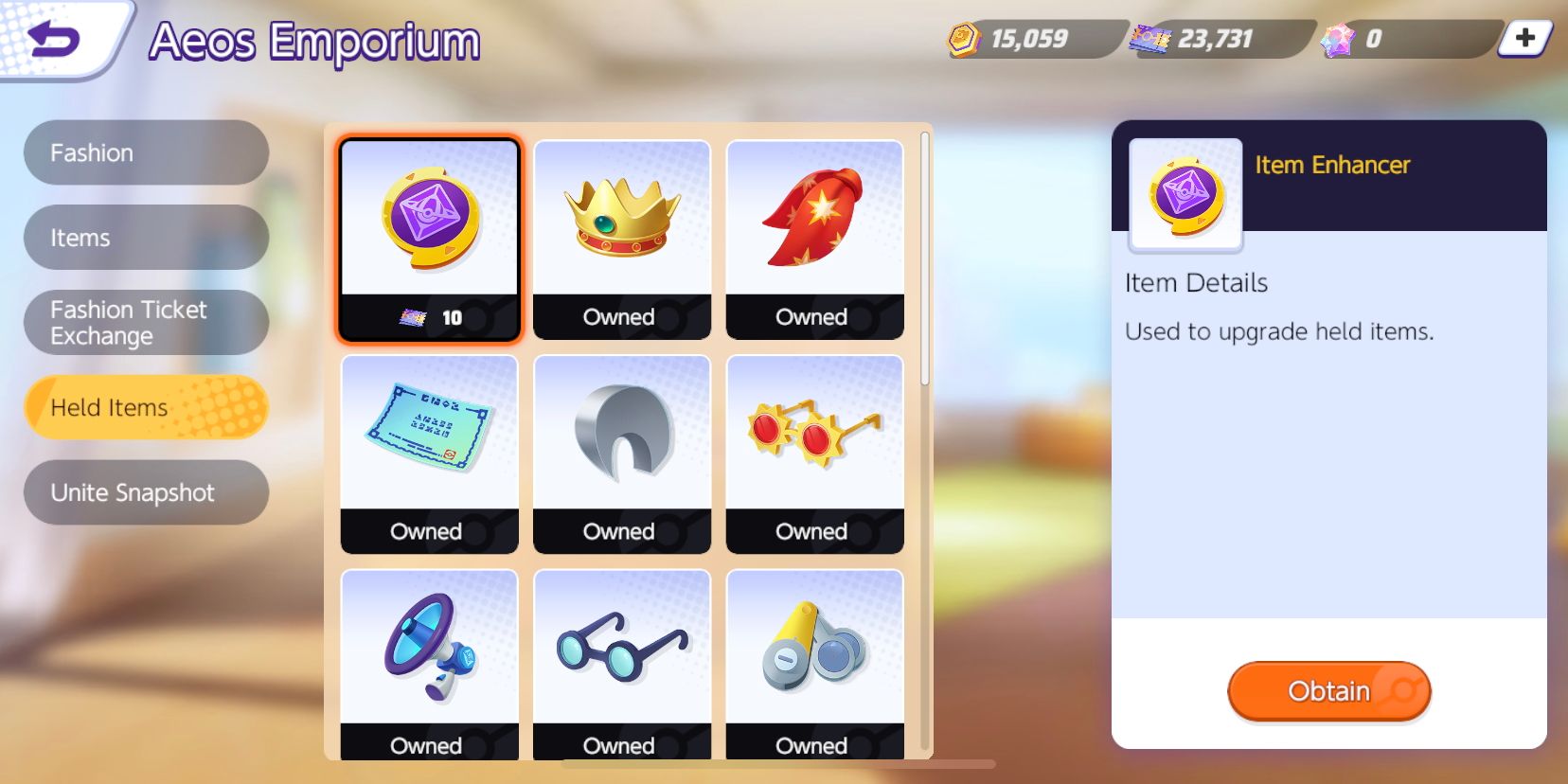Switch to Fashion Ticket Exchange

click(x=146, y=322)
